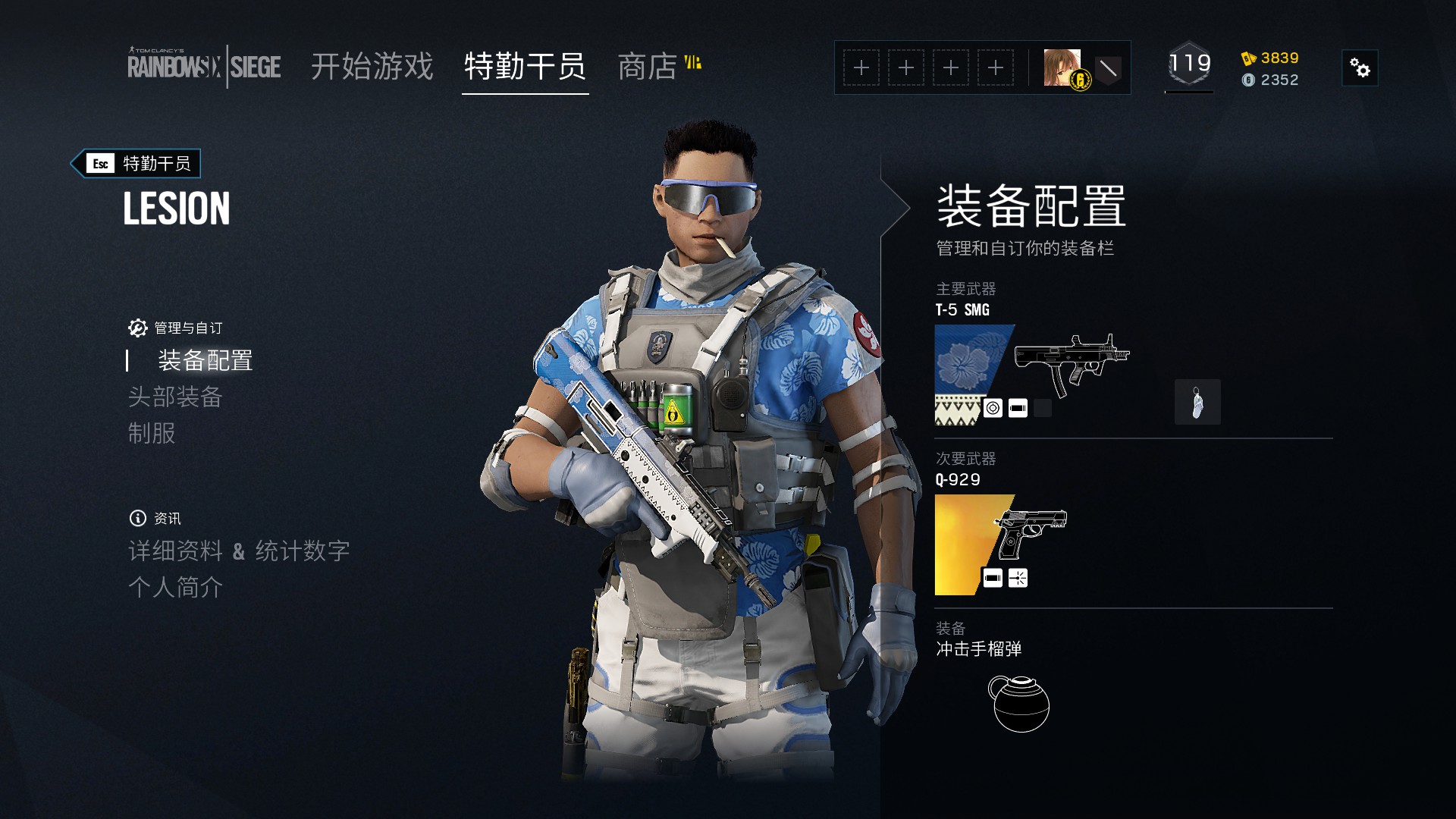Select the barrel attachment icon on T-5 SMG
This screenshot has width=1456, height=819.
click(1016, 407)
